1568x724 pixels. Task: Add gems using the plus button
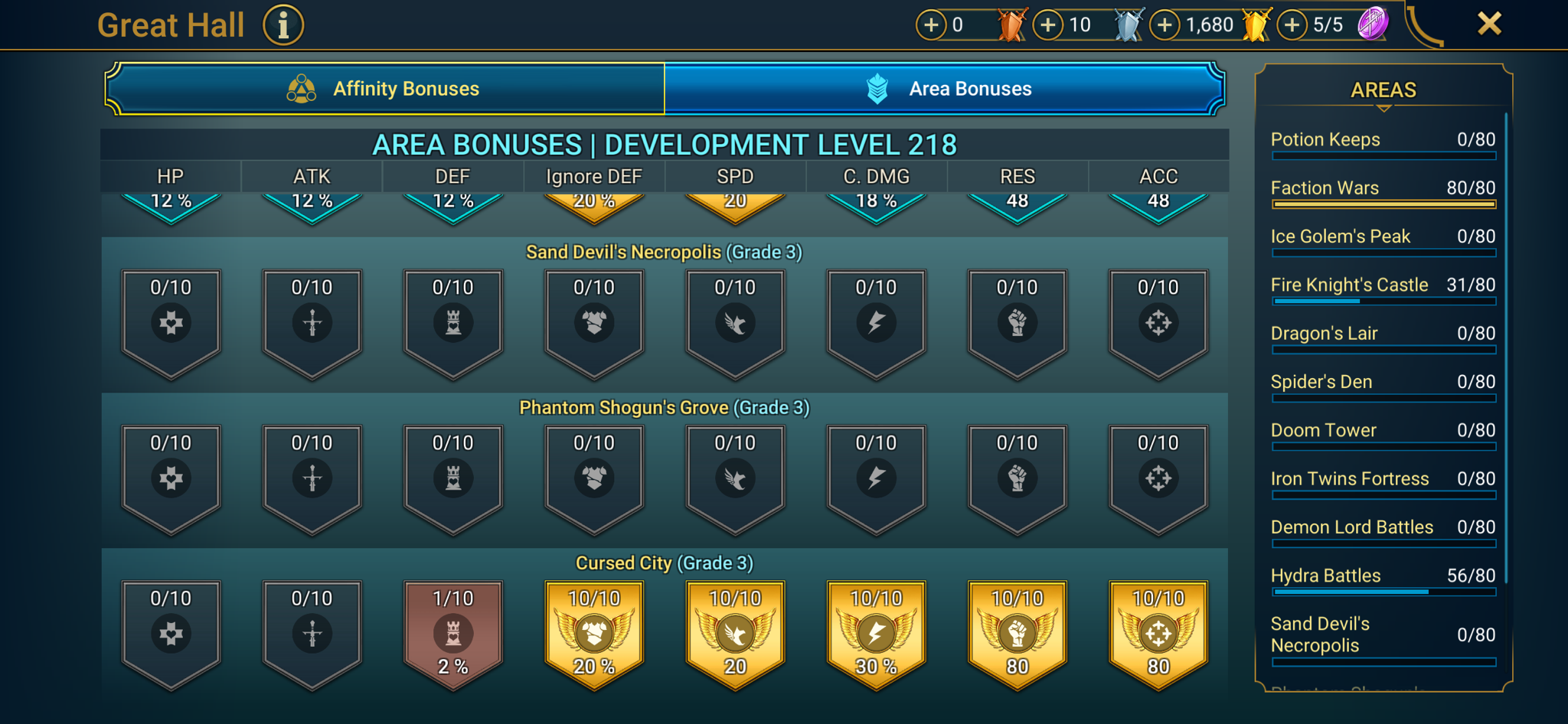(x=1292, y=24)
